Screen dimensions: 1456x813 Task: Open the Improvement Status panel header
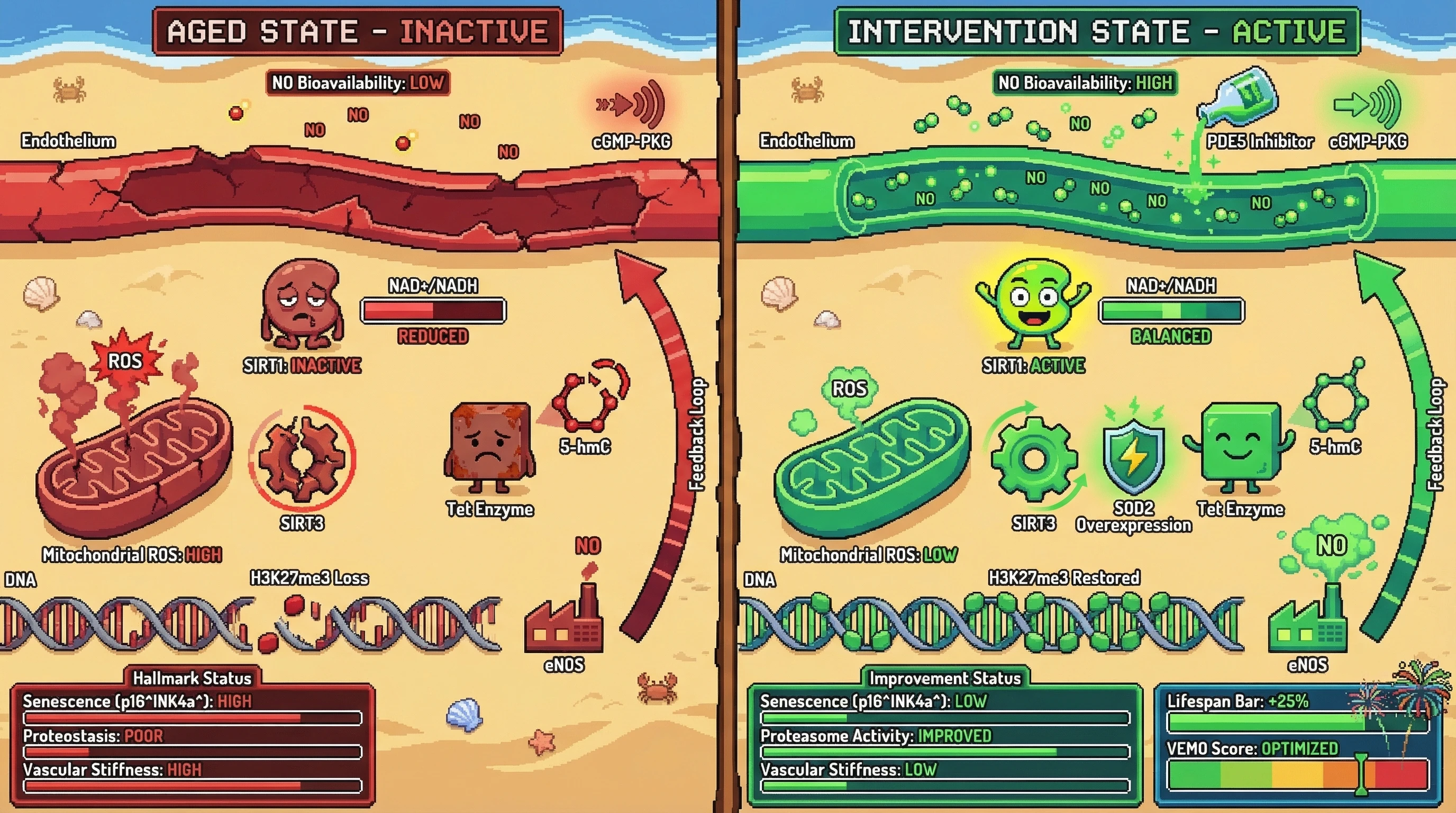click(944, 678)
